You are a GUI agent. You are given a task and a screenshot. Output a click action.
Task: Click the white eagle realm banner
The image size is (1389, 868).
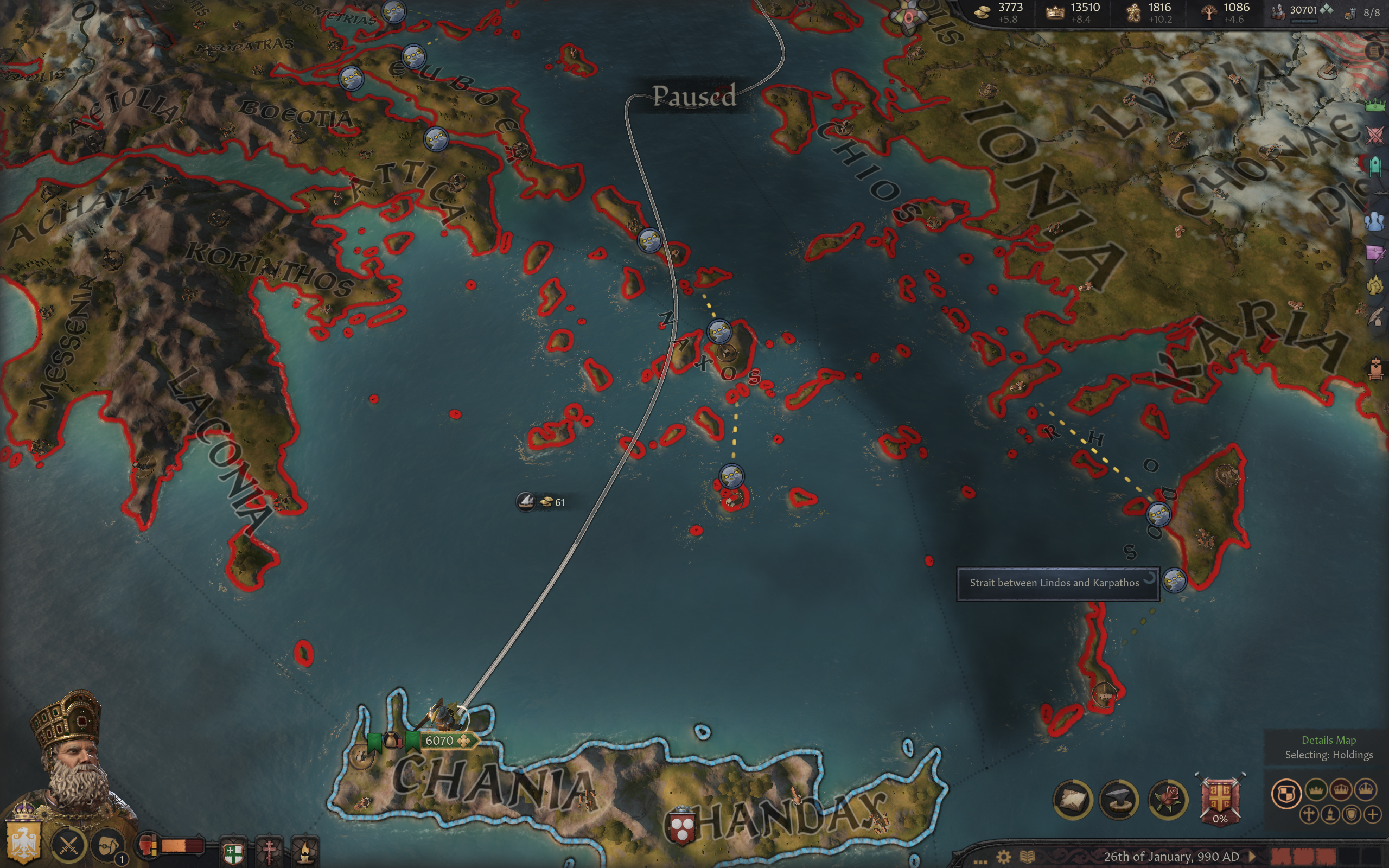click(x=23, y=844)
